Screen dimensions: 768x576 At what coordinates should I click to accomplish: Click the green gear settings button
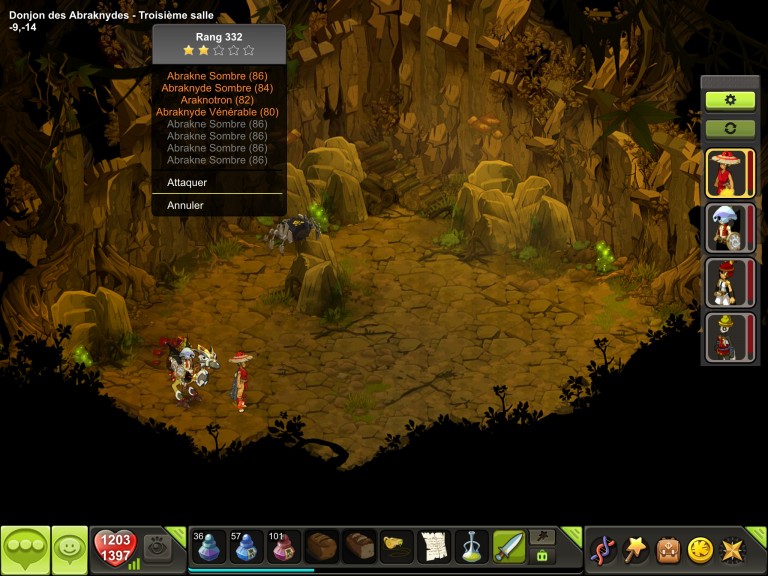coord(730,100)
